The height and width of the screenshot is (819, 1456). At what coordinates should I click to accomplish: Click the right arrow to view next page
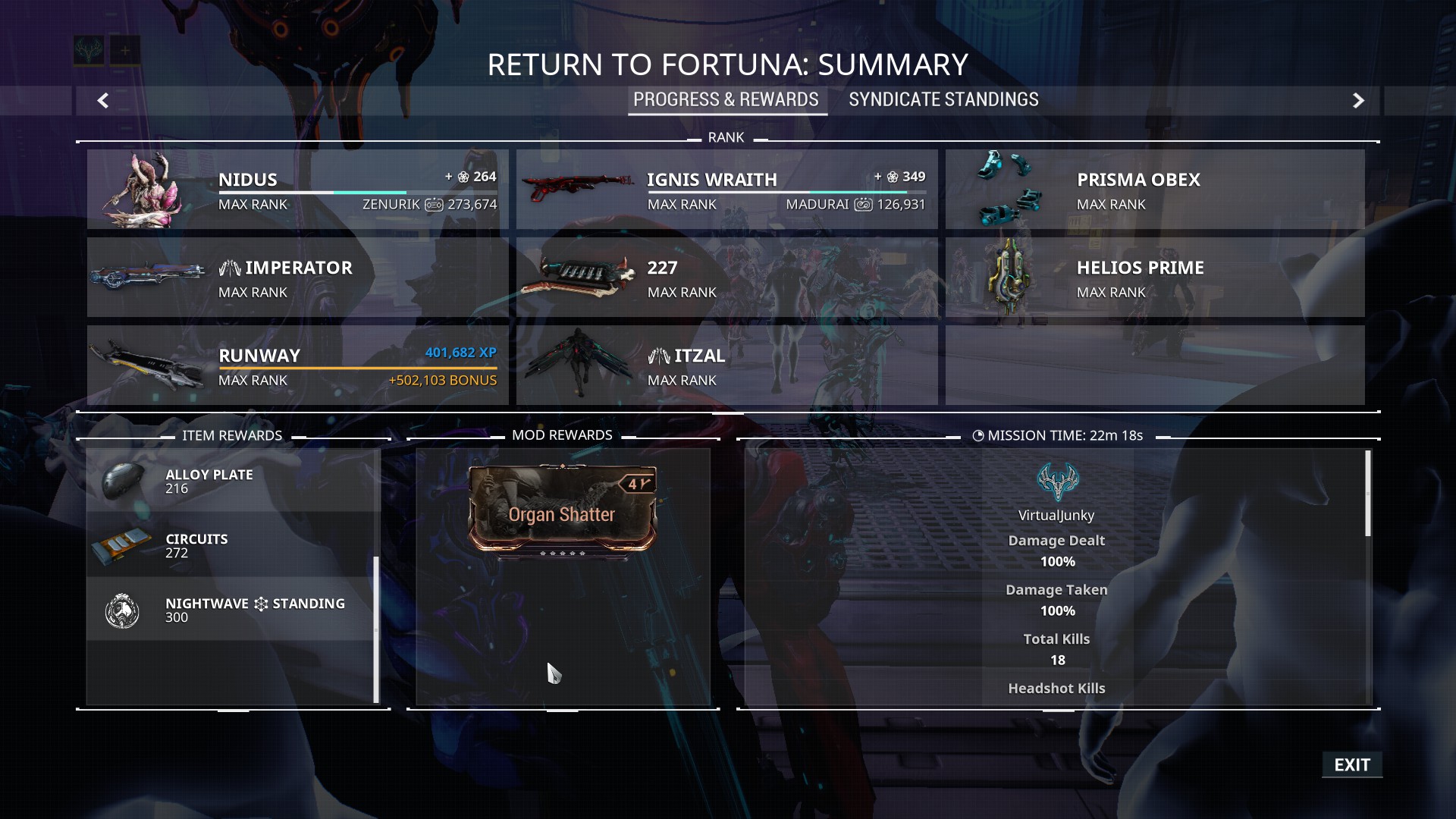[1359, 101]
